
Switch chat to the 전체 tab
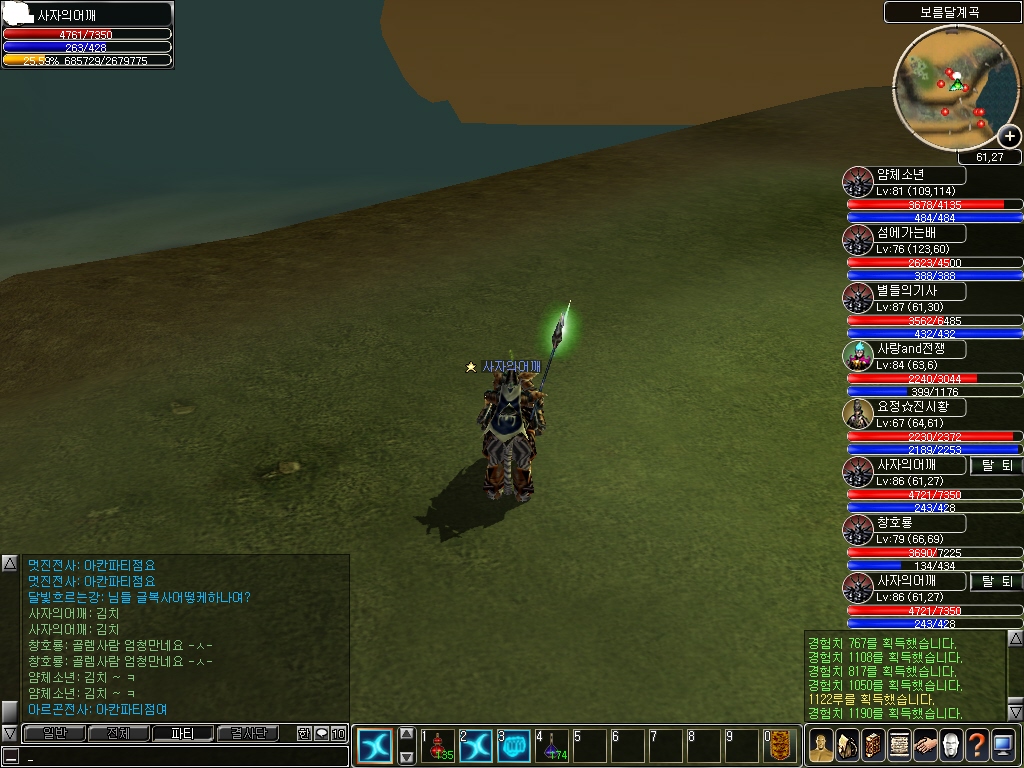(x=118, y=733)
